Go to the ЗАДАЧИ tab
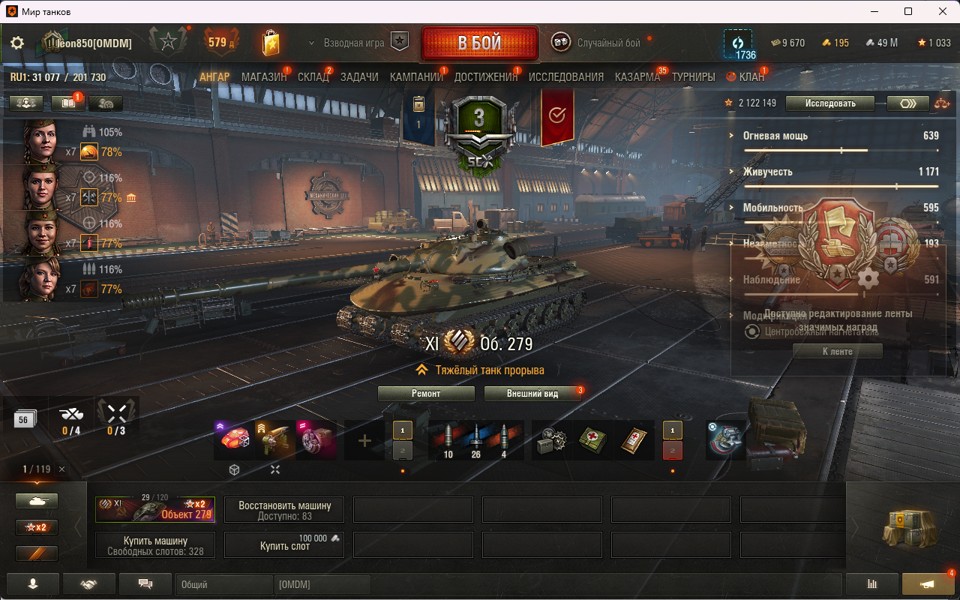The image size is (960, 600). tap(359, 77)
